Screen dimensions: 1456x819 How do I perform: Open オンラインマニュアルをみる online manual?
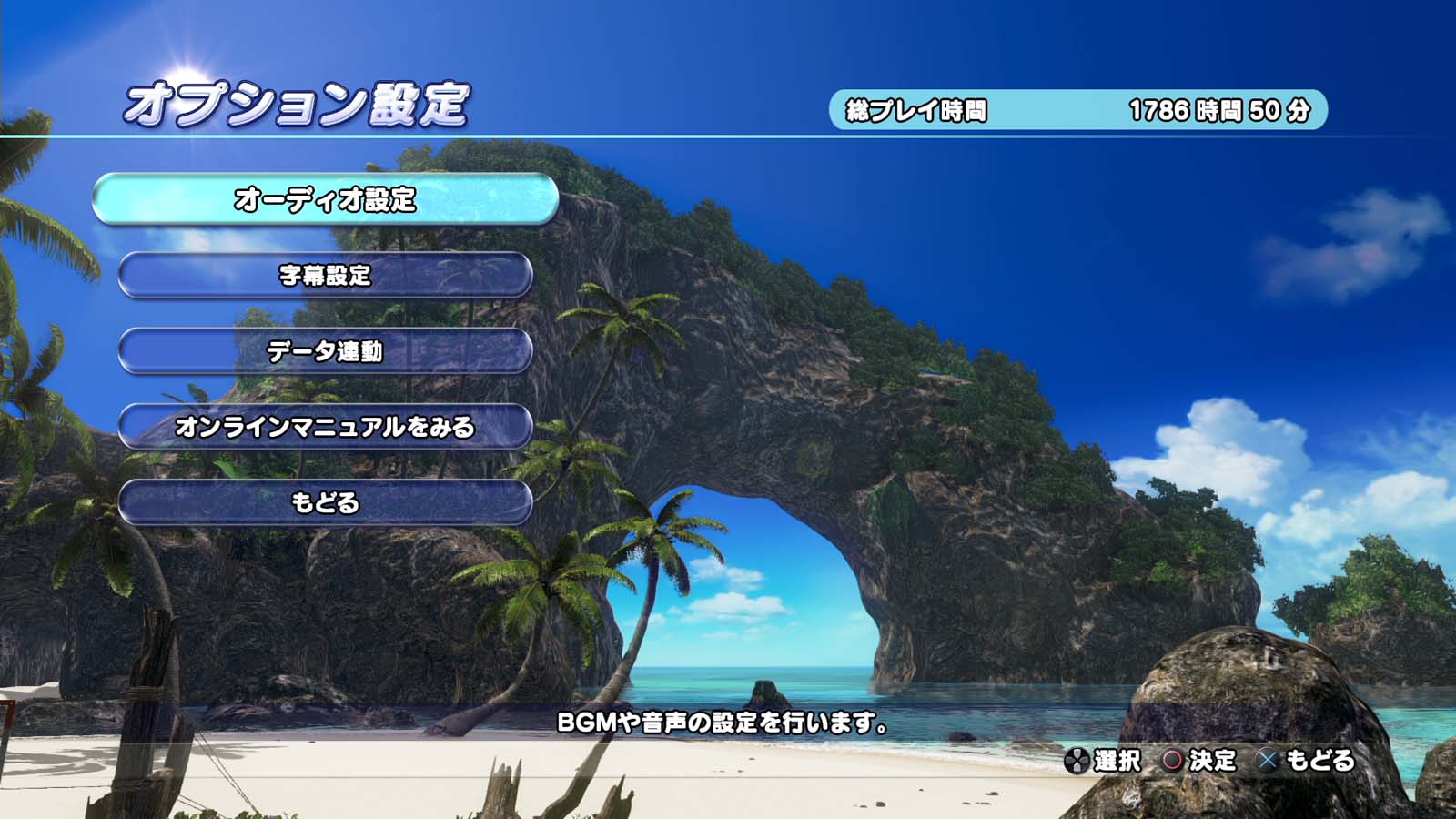pyautogui.click(x=325, y=427)
